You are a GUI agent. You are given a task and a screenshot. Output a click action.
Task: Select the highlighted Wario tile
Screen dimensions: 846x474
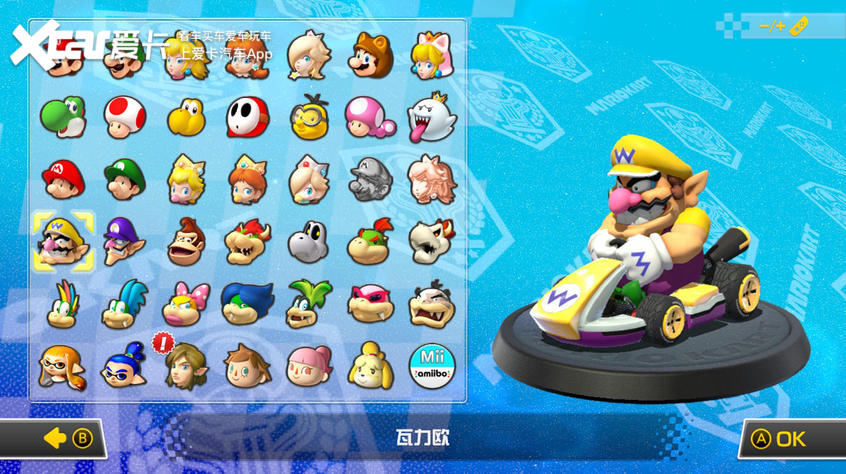[62, 242]
